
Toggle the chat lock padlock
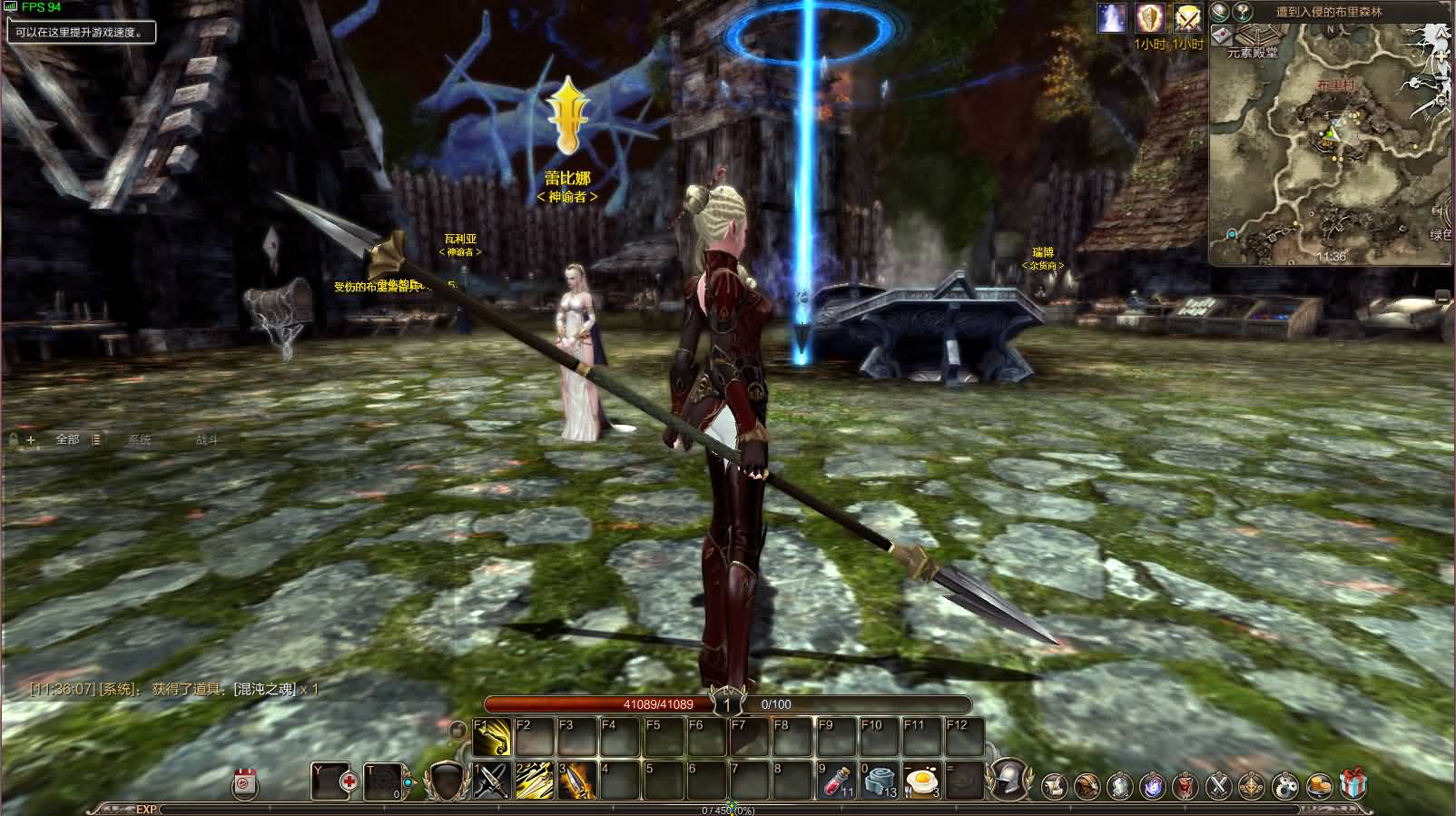[12, 437]
